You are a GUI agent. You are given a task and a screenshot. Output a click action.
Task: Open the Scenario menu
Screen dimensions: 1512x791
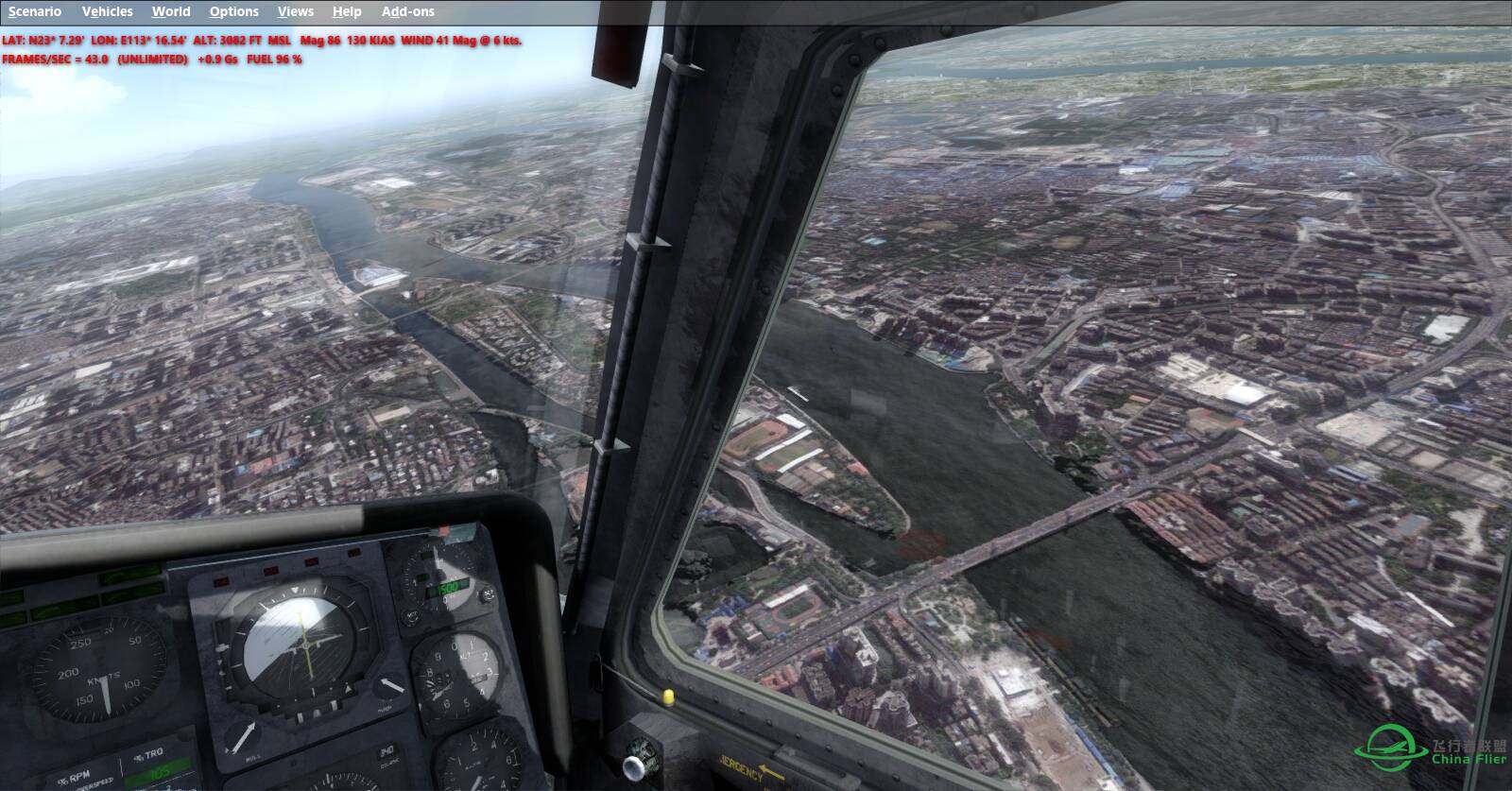(35, 11)
